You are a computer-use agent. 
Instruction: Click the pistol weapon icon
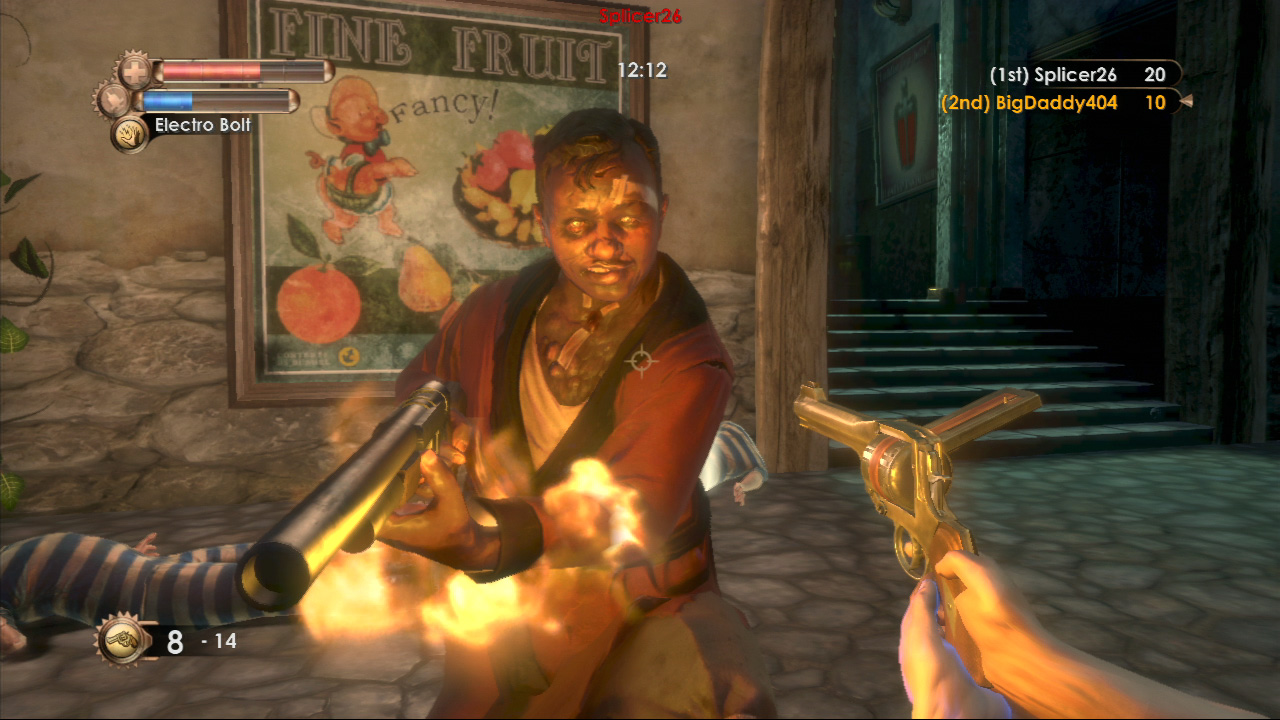[x=123, y=640]
